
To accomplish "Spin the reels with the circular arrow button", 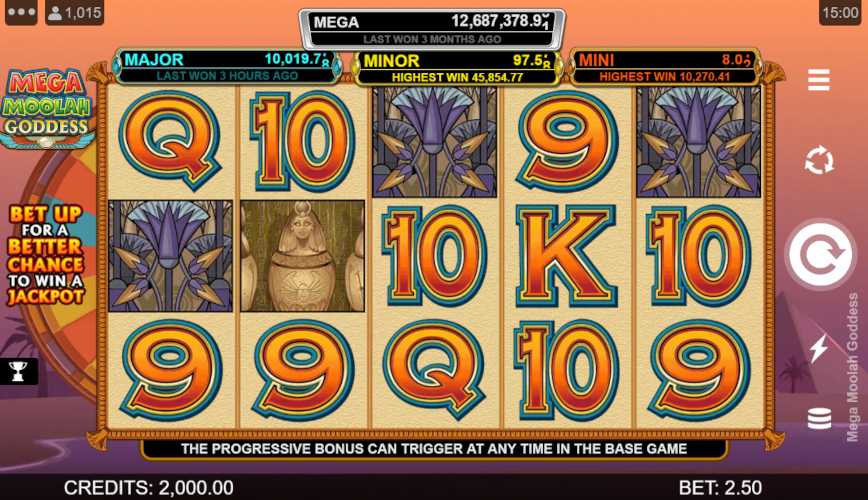I will (x=819, y=254).
